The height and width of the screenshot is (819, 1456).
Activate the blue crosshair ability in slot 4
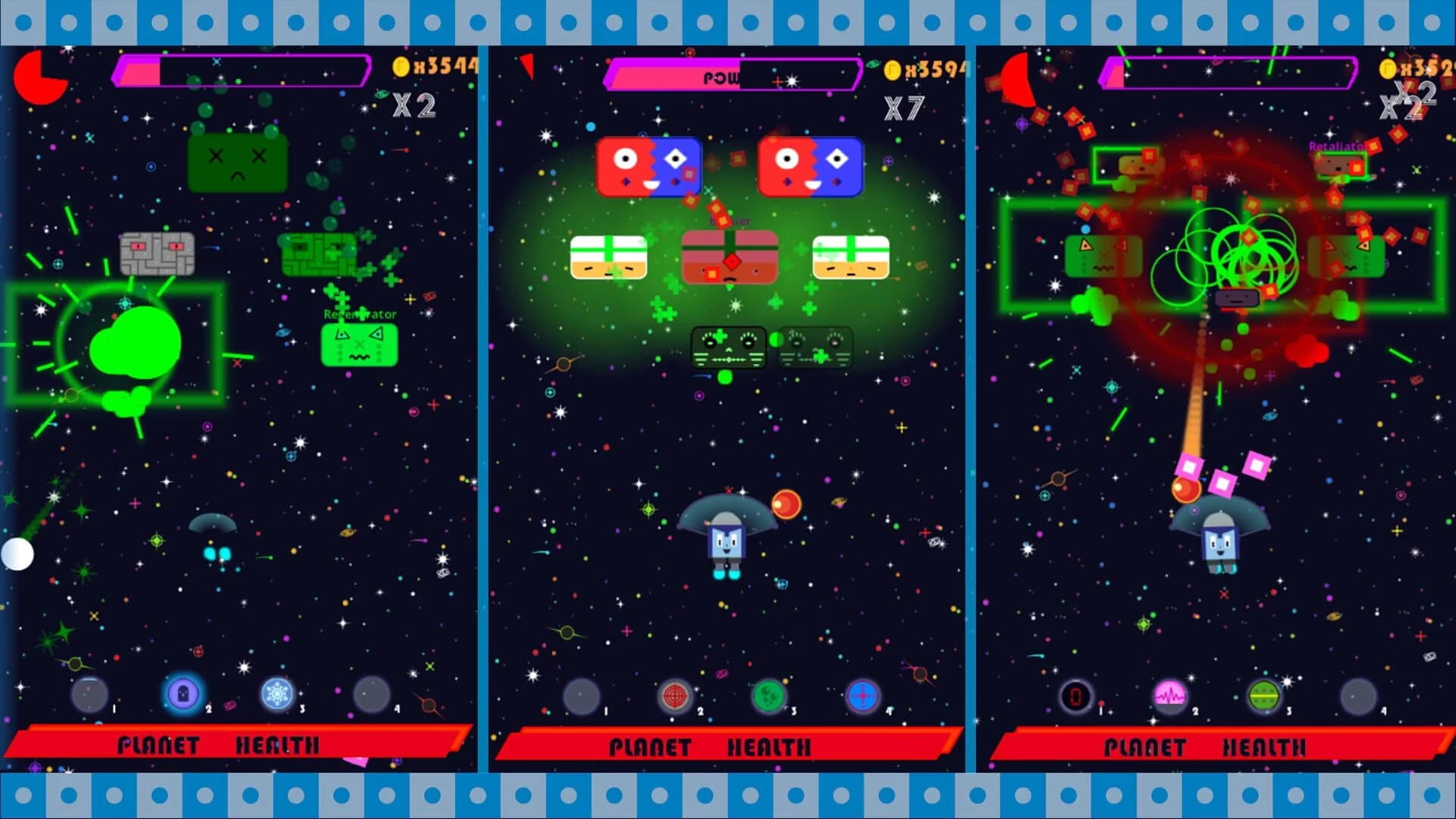(x=863, y=696)
